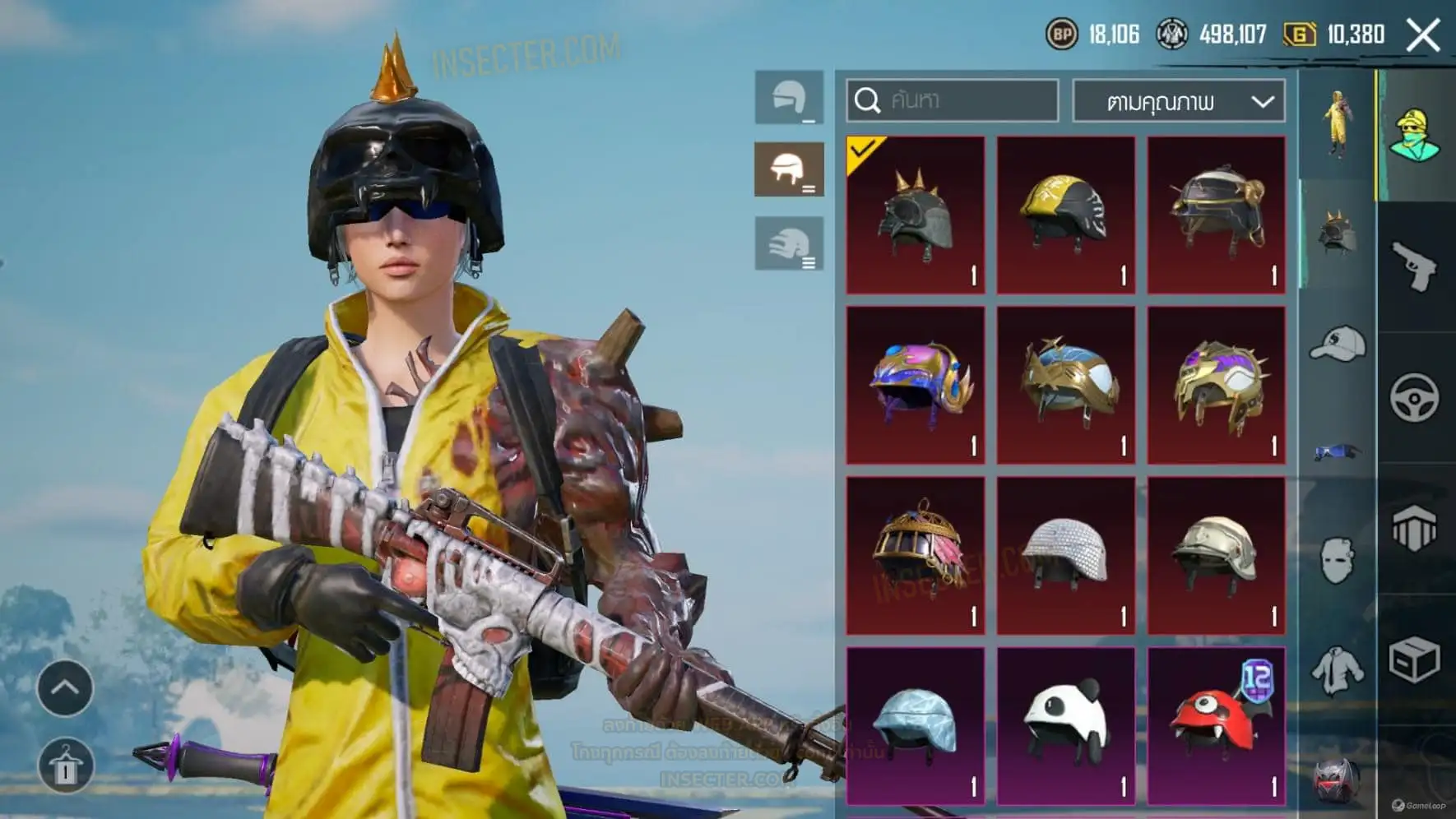Switch to the level two helmet filter

tap(789, 169)
